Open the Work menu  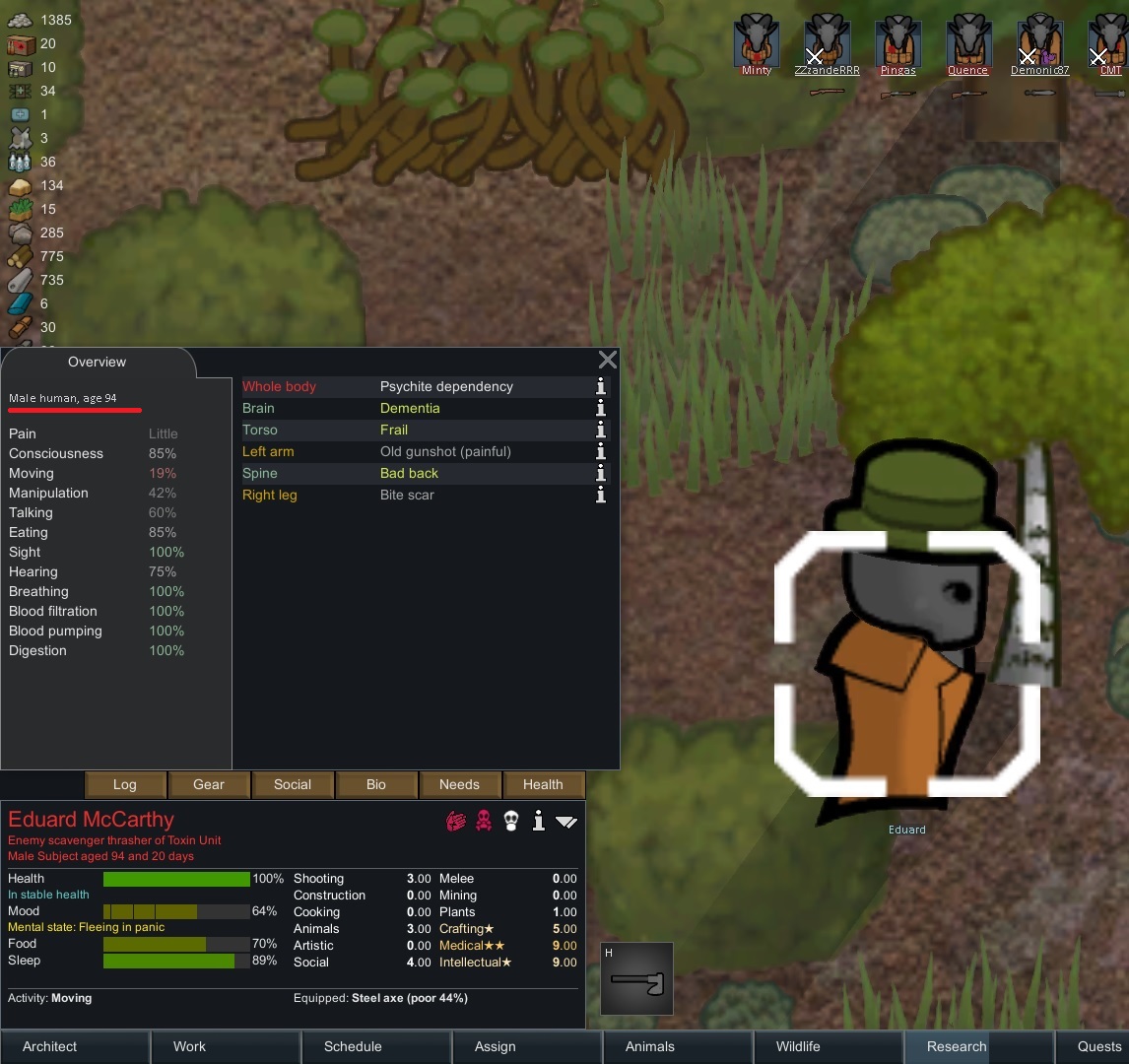189,1046
